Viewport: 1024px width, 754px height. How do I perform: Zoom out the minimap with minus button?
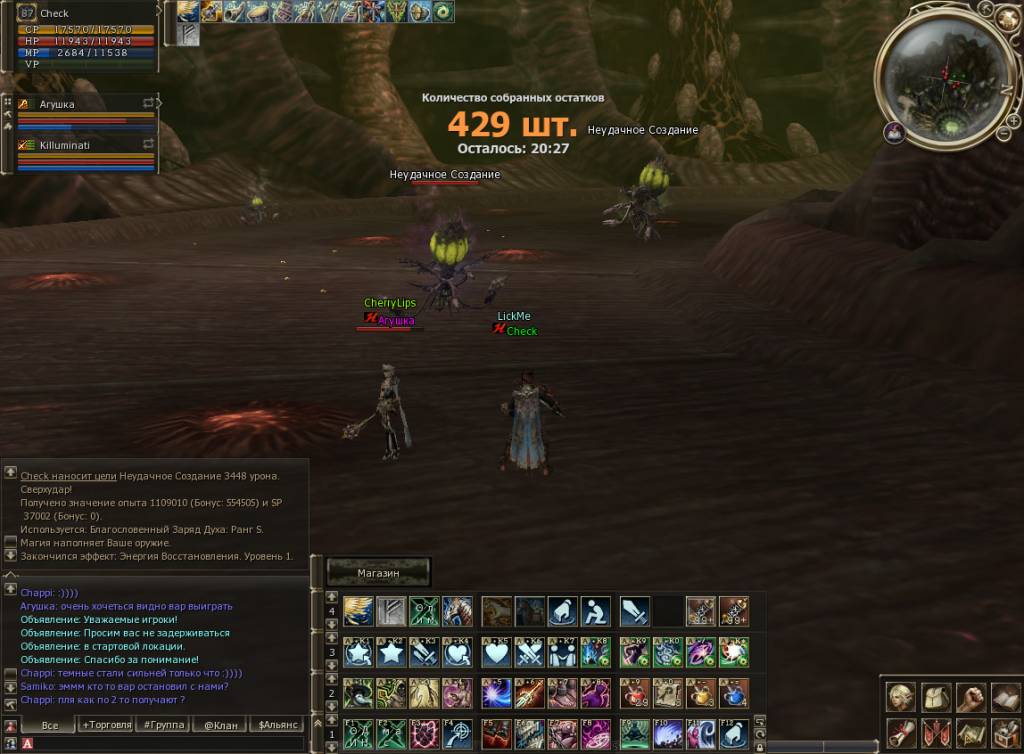click(x=1003, y=132)
